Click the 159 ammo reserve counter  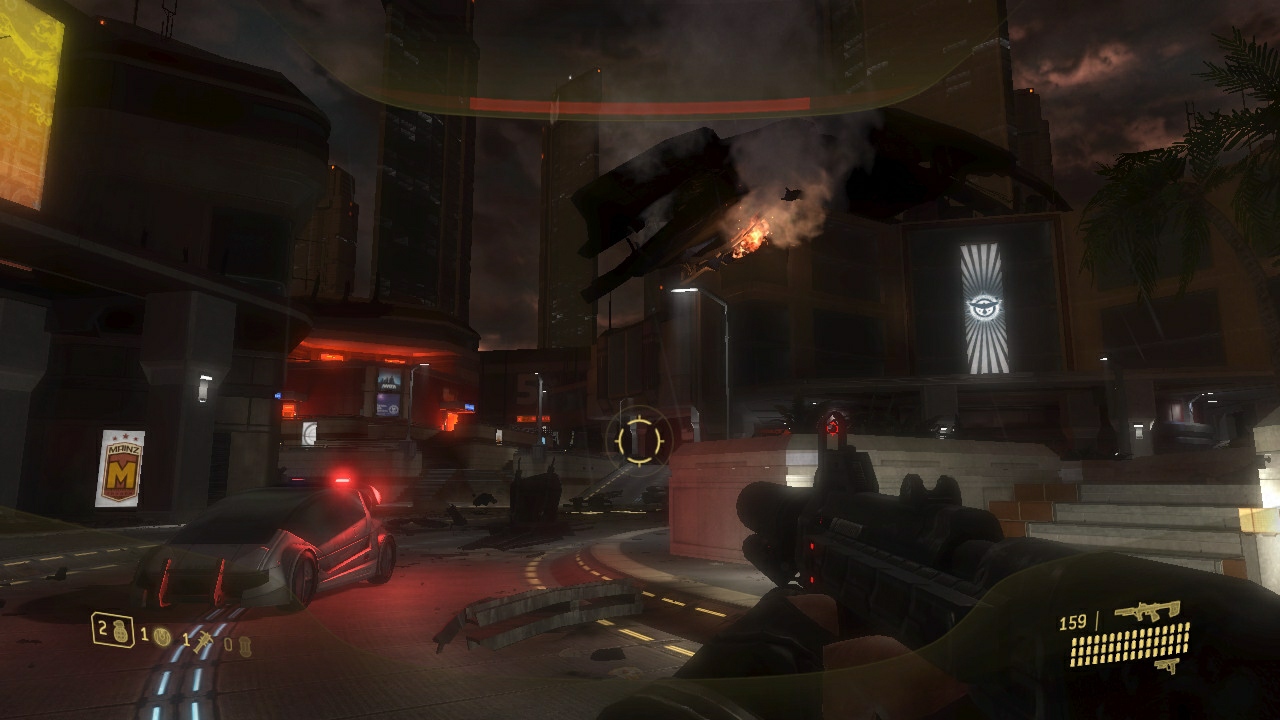[1072, 621]
